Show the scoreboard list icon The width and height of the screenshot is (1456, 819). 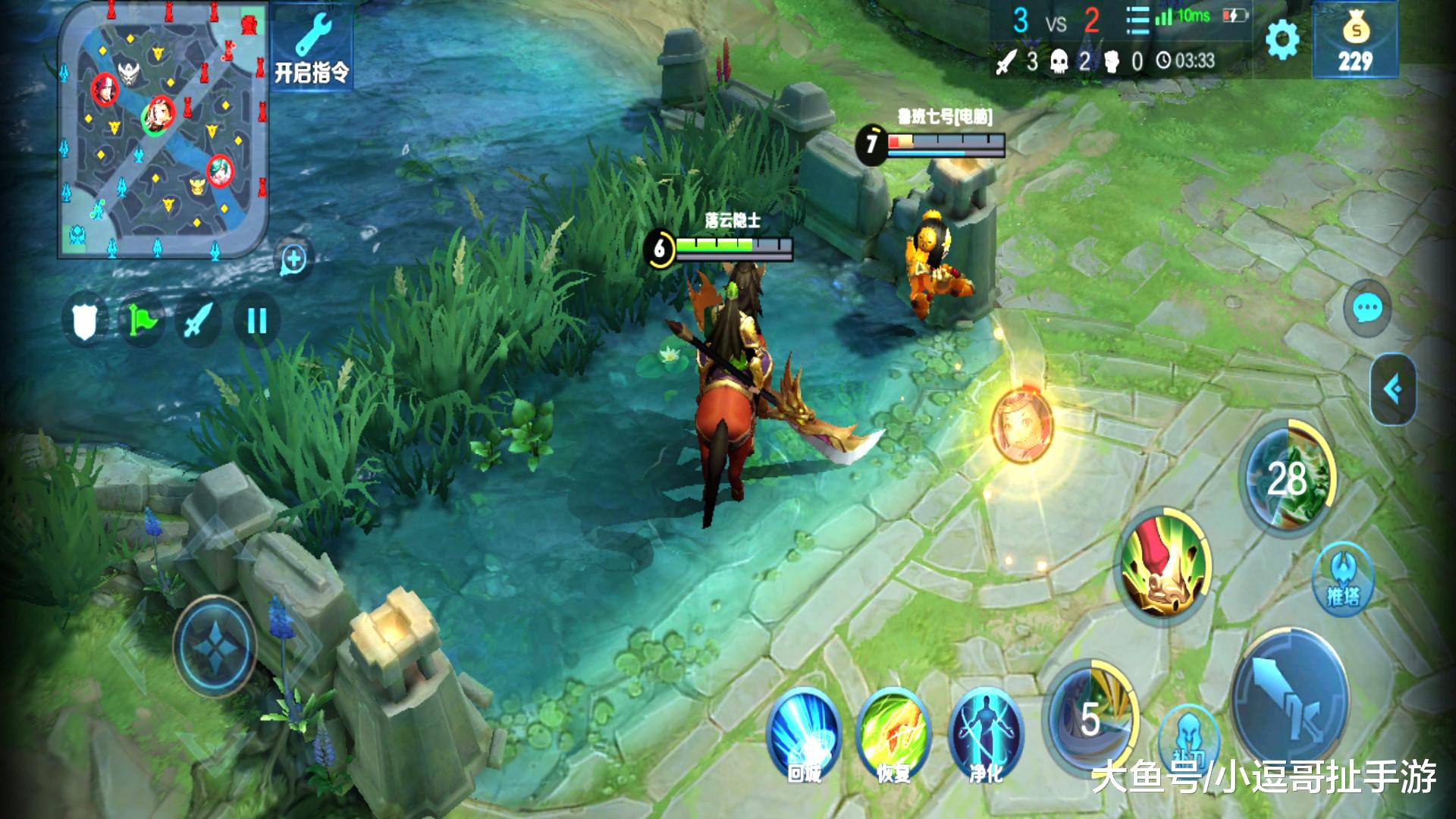[x=1137, y=21]
